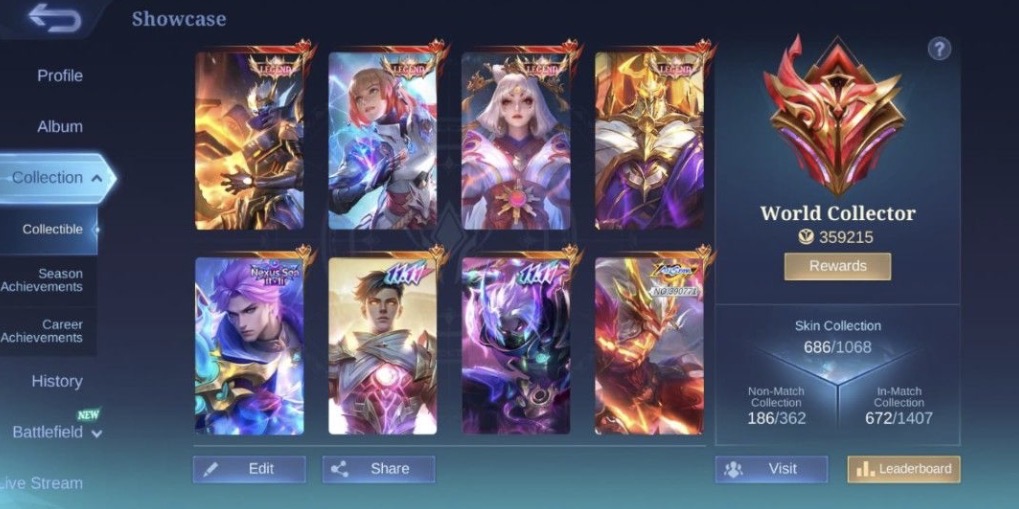
Task: Open the Profile menu entry
Action: tap(59, 76)
